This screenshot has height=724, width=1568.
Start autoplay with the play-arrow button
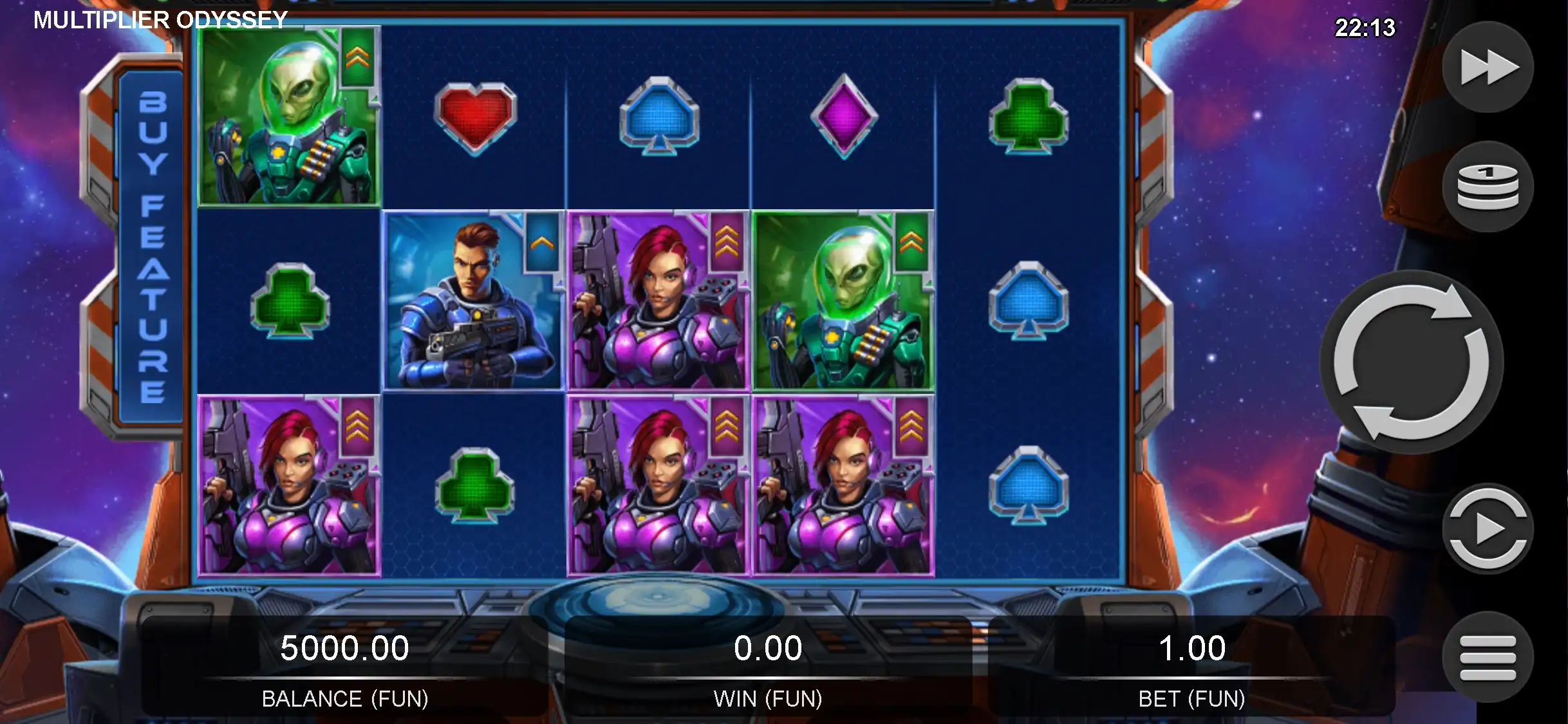(x=1488, y=529)
